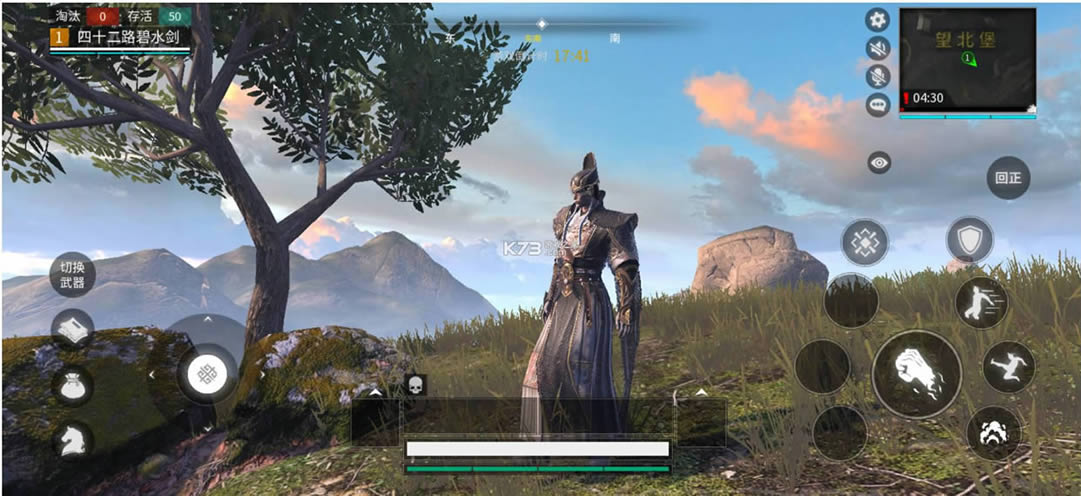Toggle the microphone mute icon
The width and height of the screenshot is (1081, 496).
[878, 76]
